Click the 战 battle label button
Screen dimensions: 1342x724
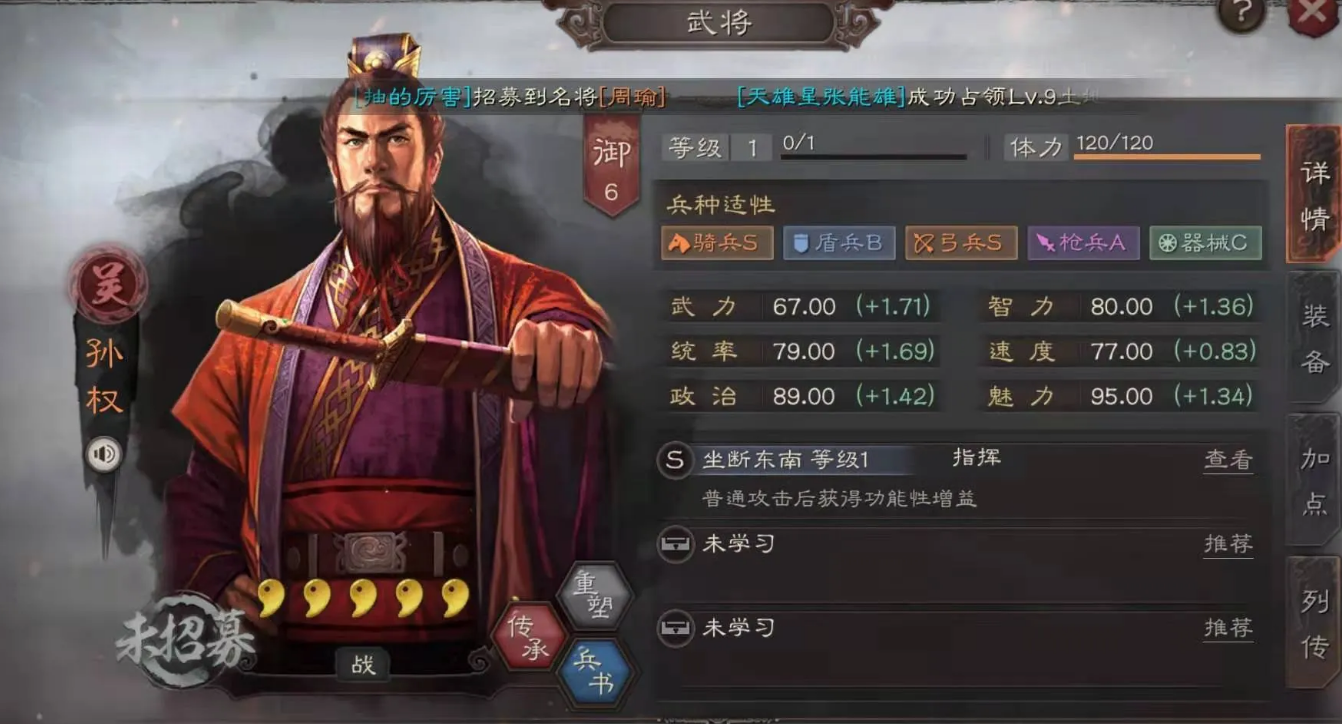(362, 667)
